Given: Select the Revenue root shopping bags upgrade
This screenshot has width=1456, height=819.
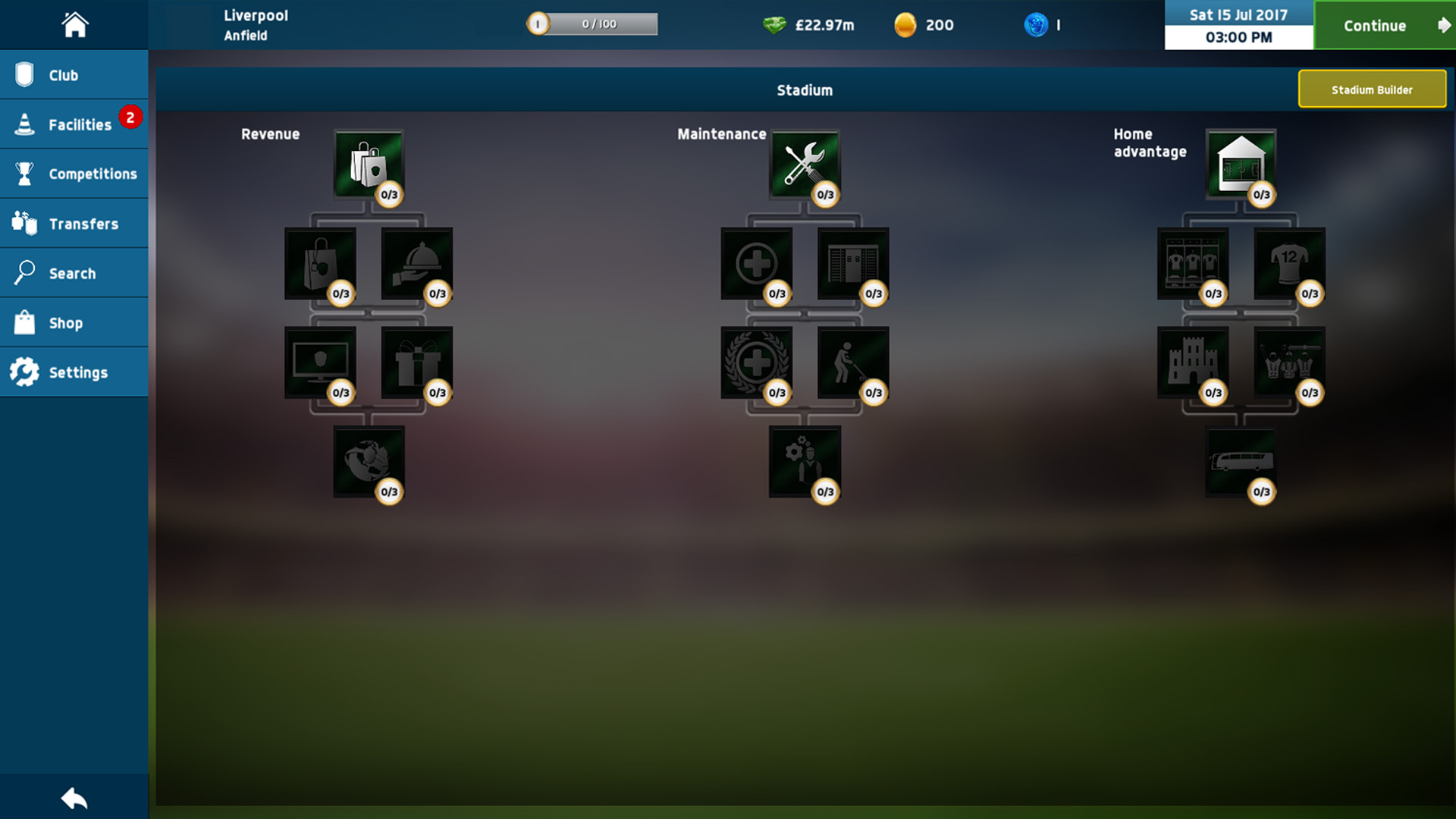Looking at the screenshot, I should 369,163.
